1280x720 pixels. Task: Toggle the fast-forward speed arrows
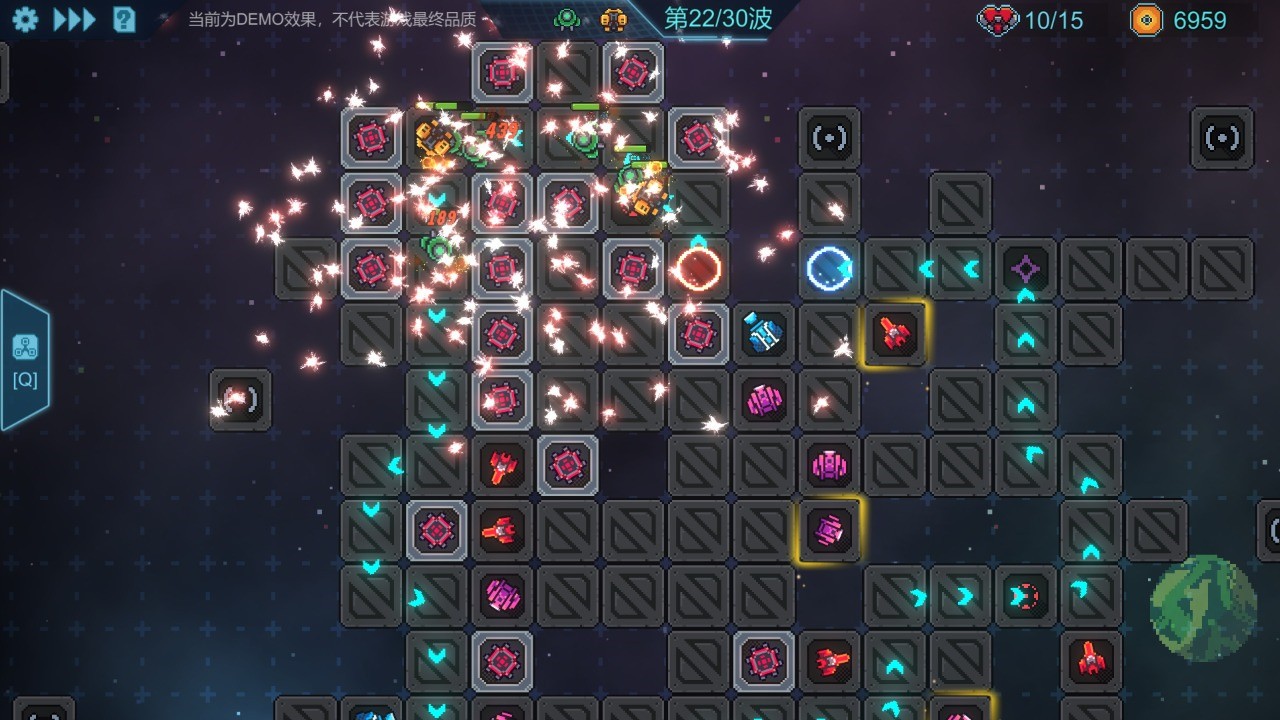click(74, 19)
